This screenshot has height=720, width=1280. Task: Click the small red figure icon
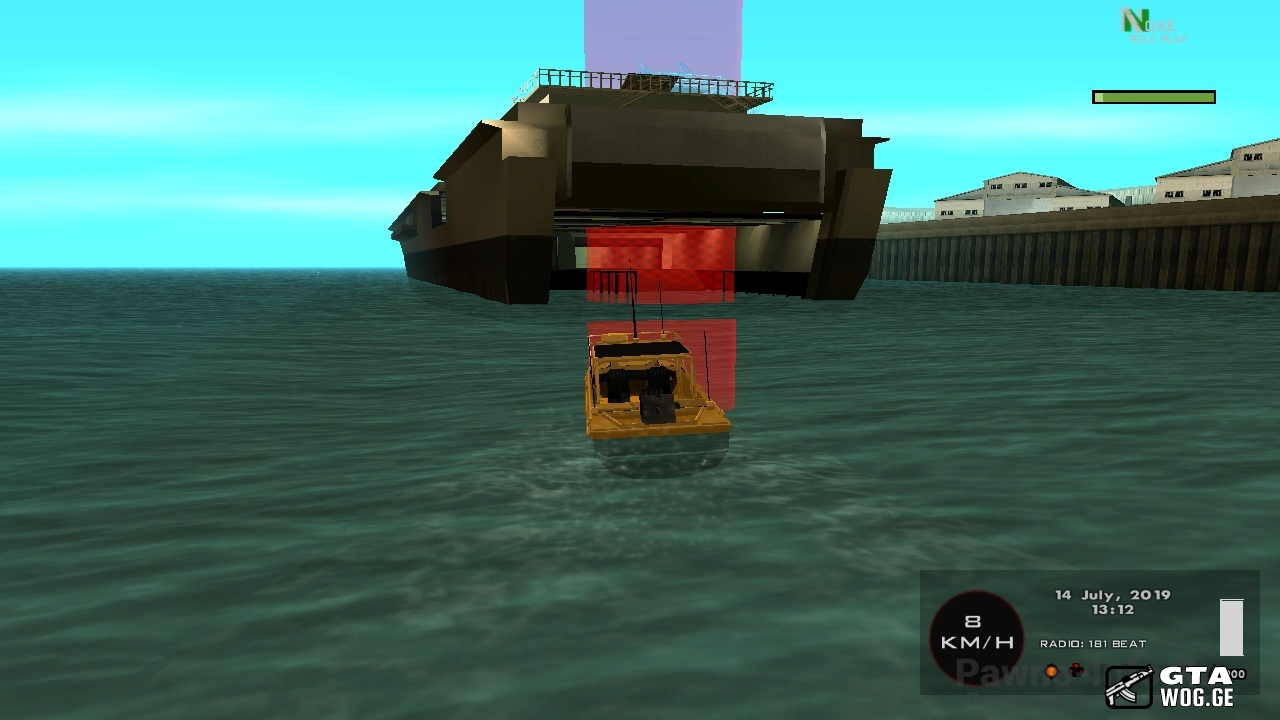click(x=1076, y=670)
